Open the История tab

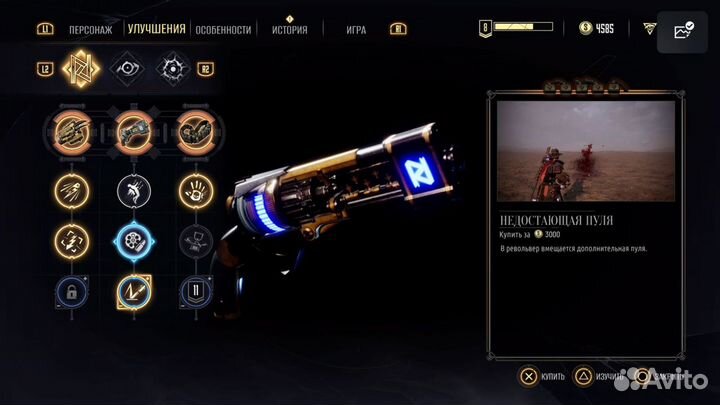click(289, 30)
